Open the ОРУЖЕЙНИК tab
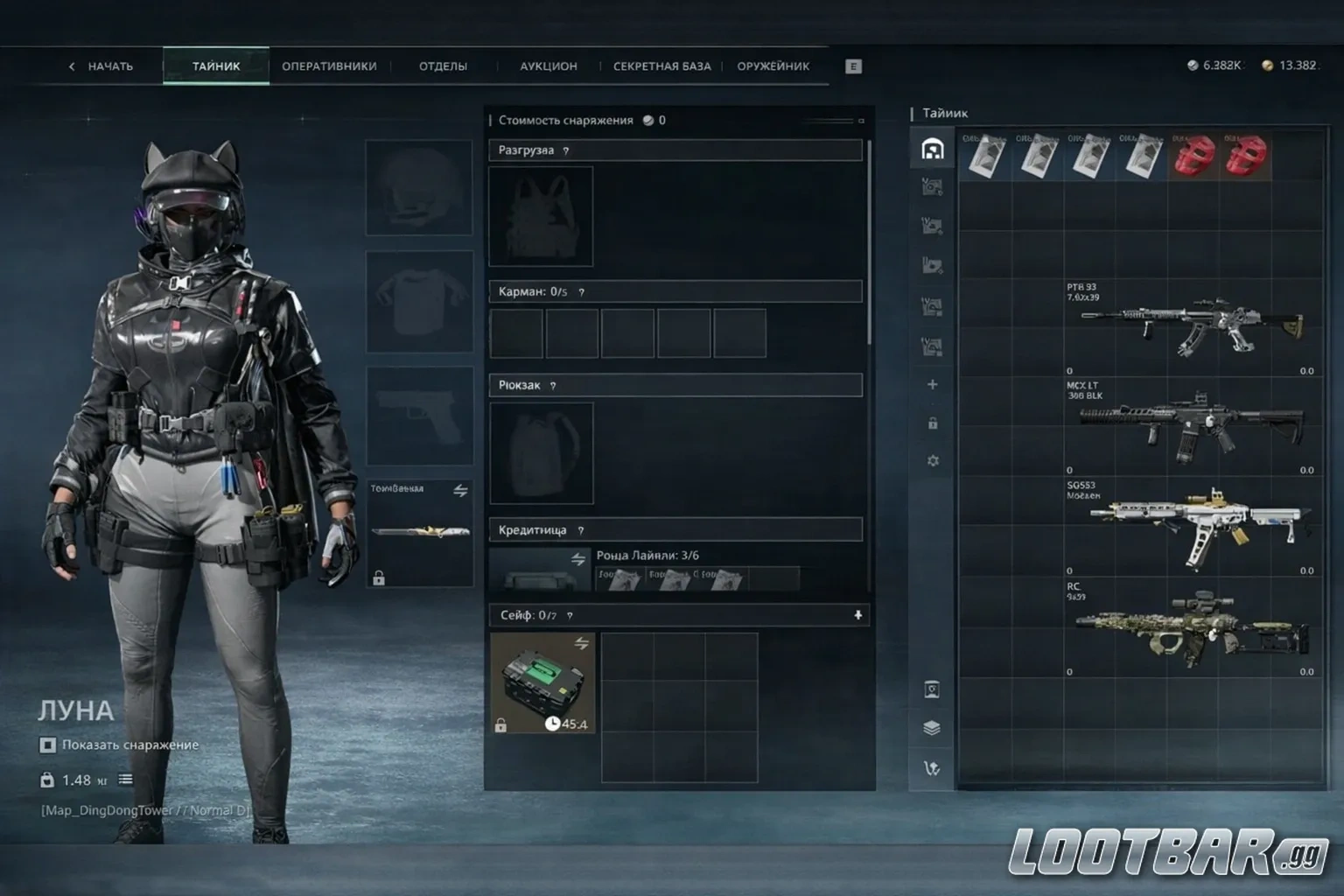 [773, 66]
